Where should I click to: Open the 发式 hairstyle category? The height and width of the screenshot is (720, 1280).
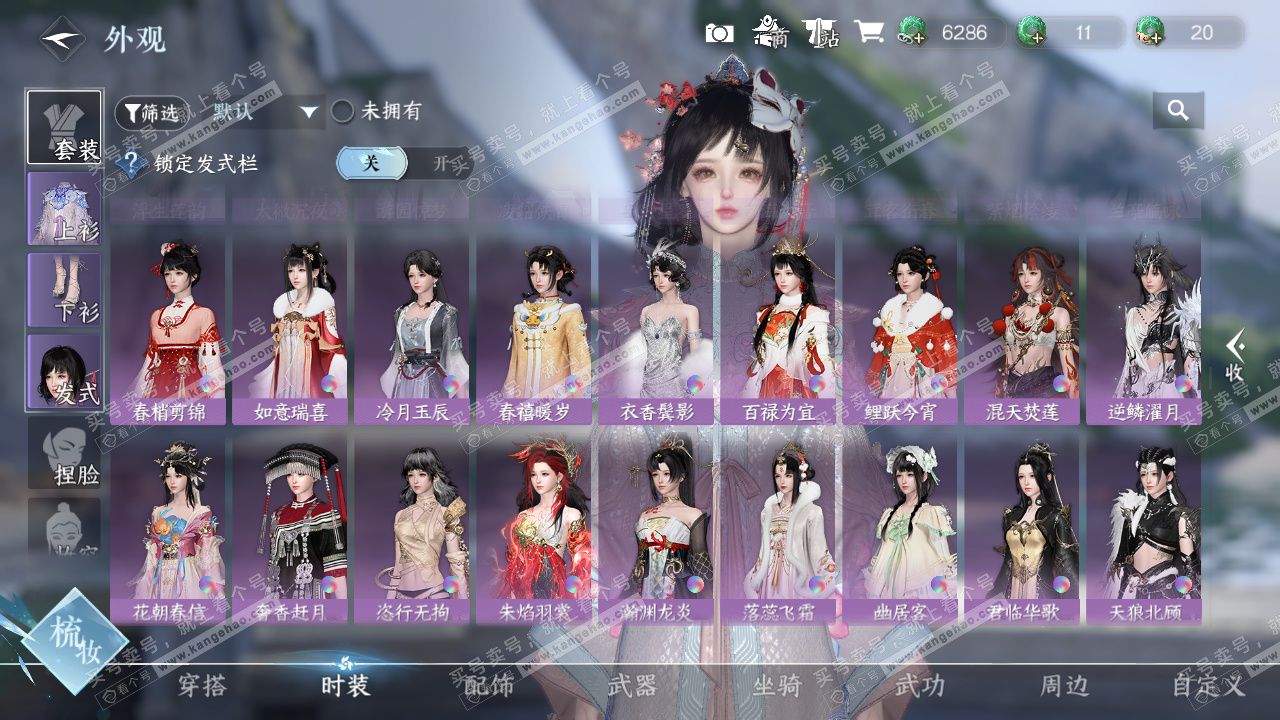click(64, 370)
